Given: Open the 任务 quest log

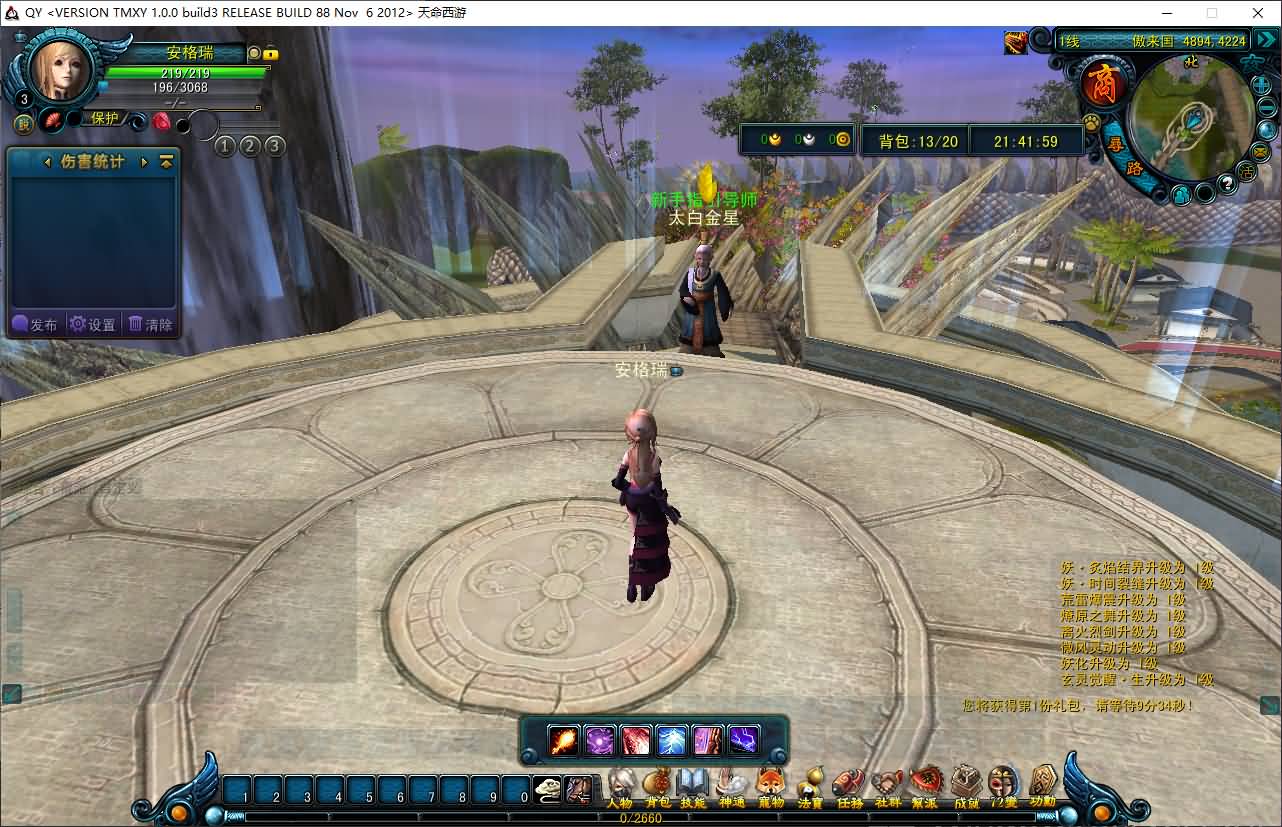Looking at the screenshot, I should [x=849, y=785].
